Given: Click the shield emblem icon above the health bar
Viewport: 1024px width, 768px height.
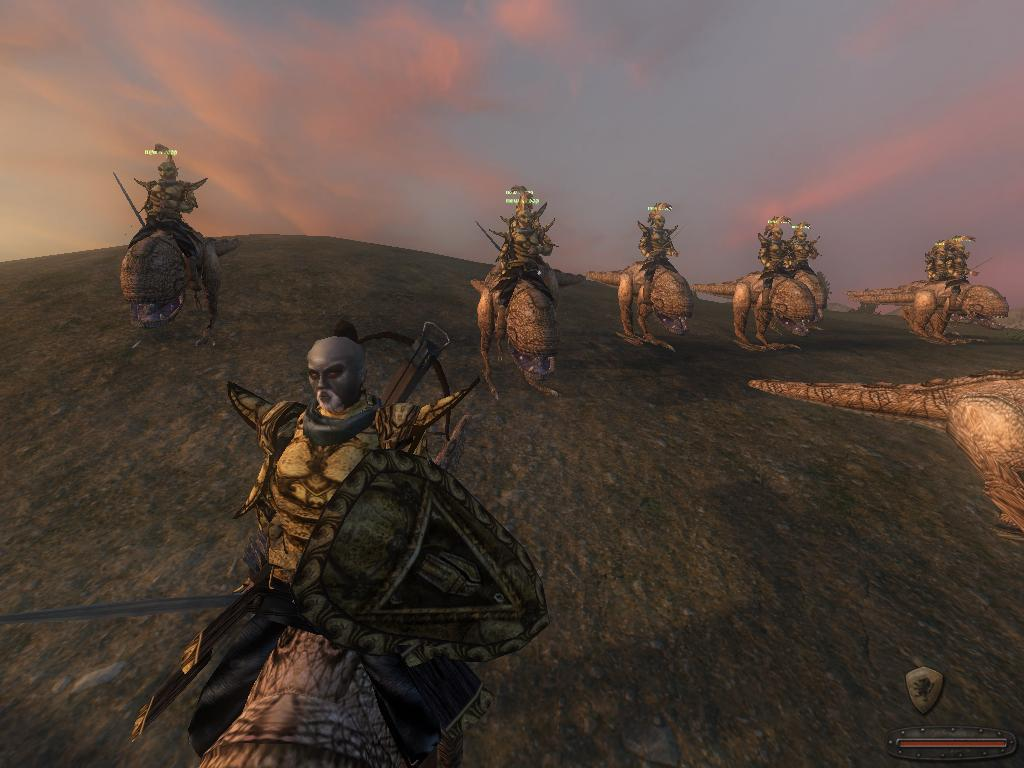Looking at the screenshot, I should pyautogui.click(x=923, y=689).
